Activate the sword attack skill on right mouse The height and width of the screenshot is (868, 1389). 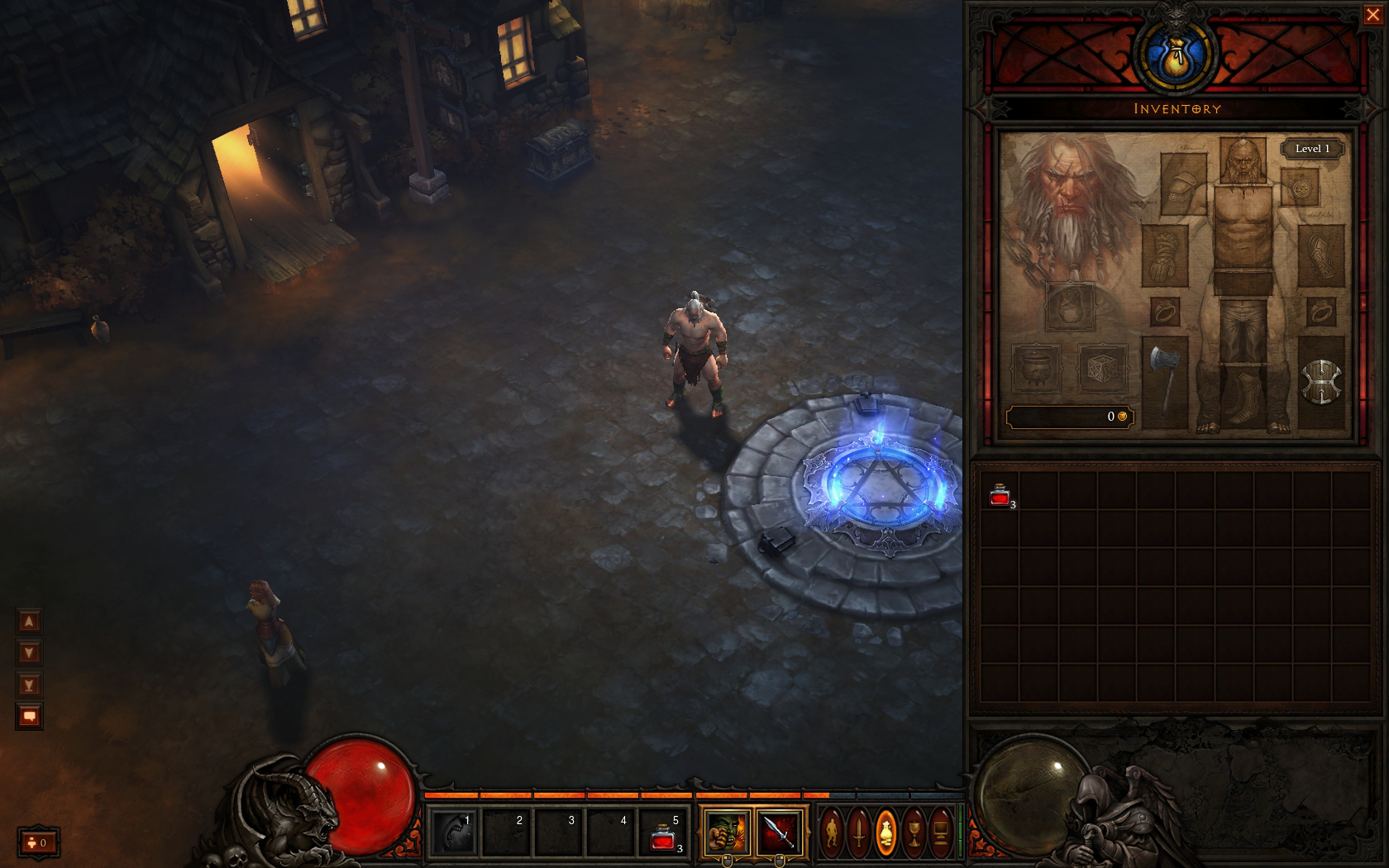tap(779, 832)
